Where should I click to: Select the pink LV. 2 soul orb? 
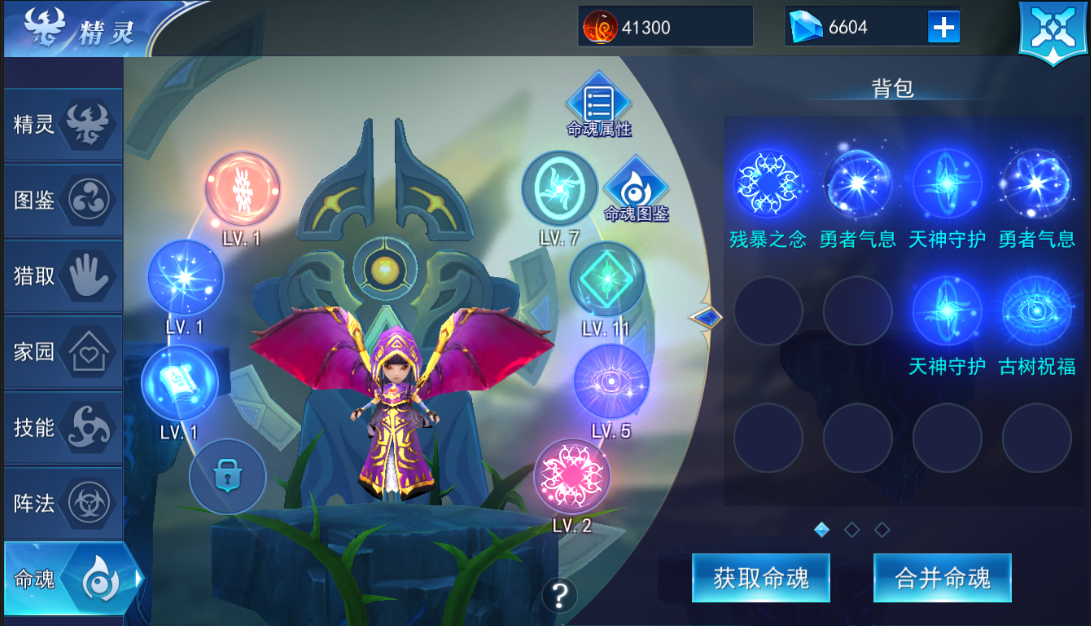[x=572, y=477]
